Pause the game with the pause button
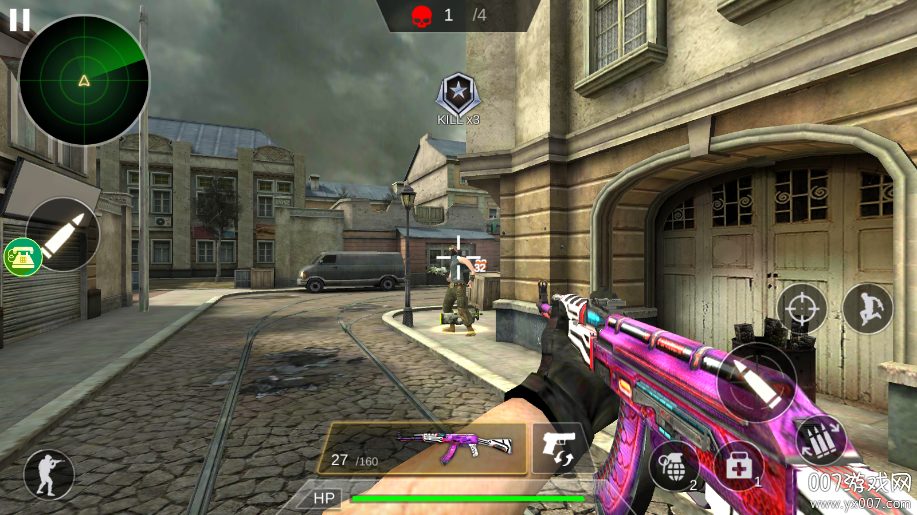917x515 pixels. pos(19,18)
